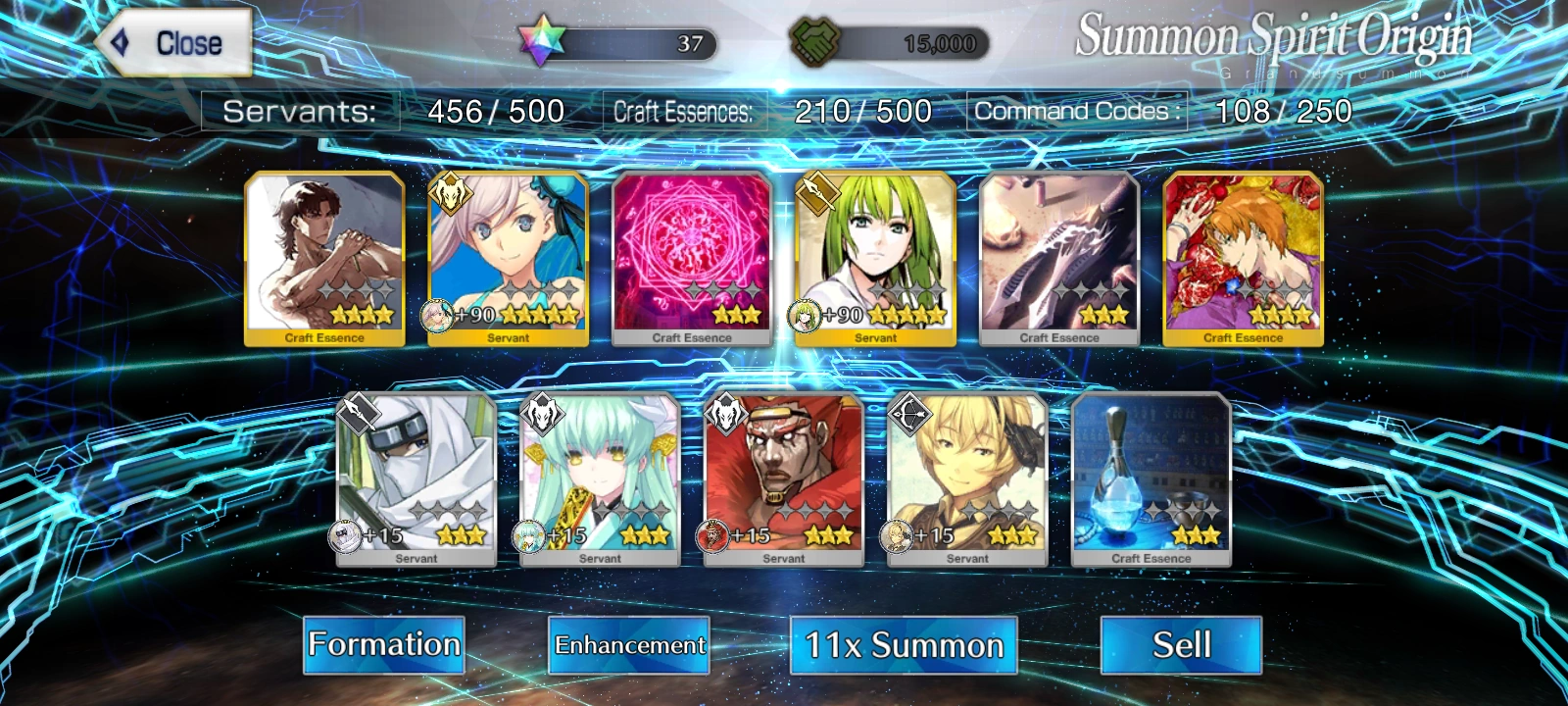Click the +15 badge on Kiyohime's portrait
Viewport: 1568px width, 706px height.
pyautogui.click(x=546, y=536)
